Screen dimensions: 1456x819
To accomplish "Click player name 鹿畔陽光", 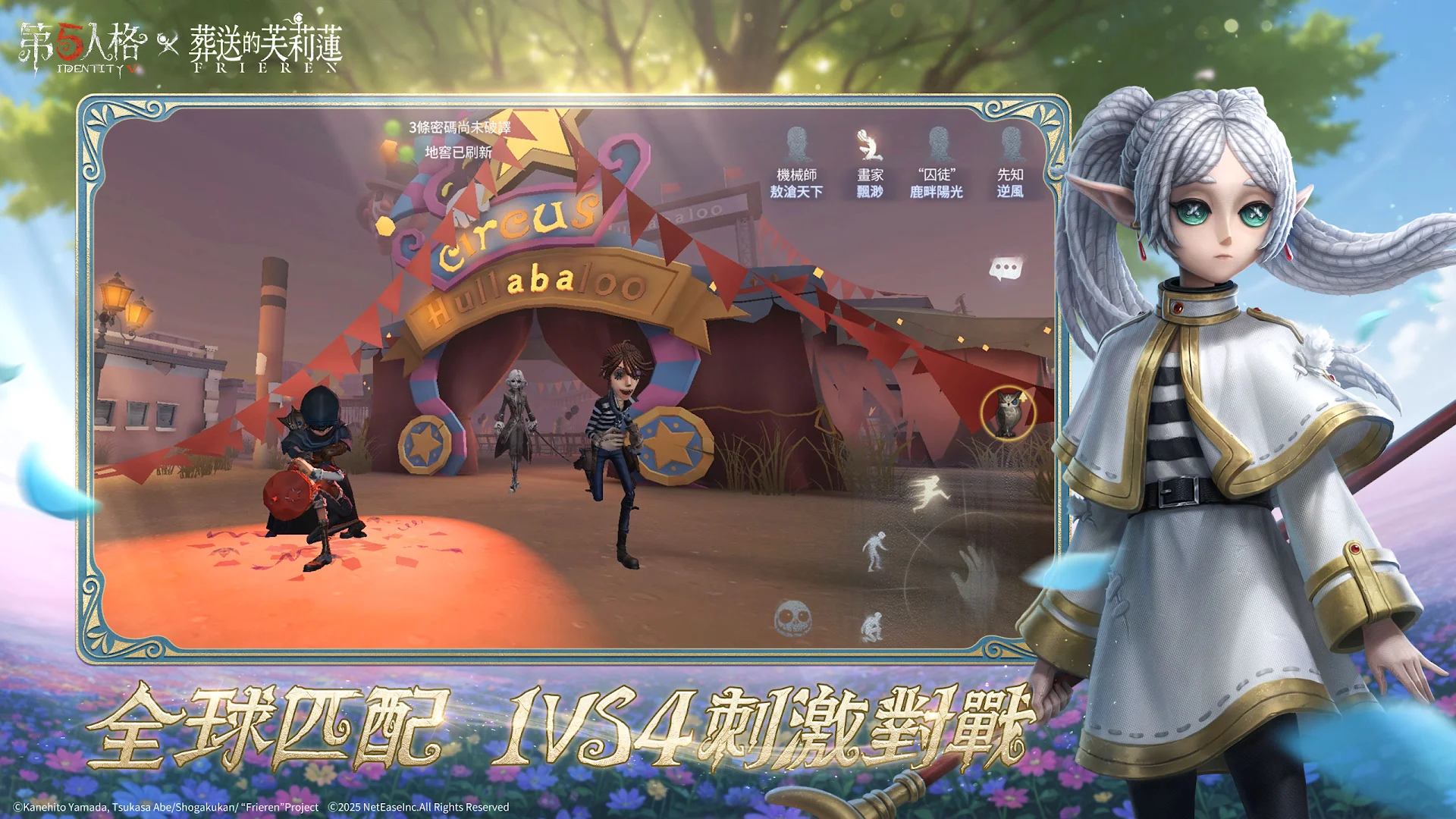I will (937, 193).
